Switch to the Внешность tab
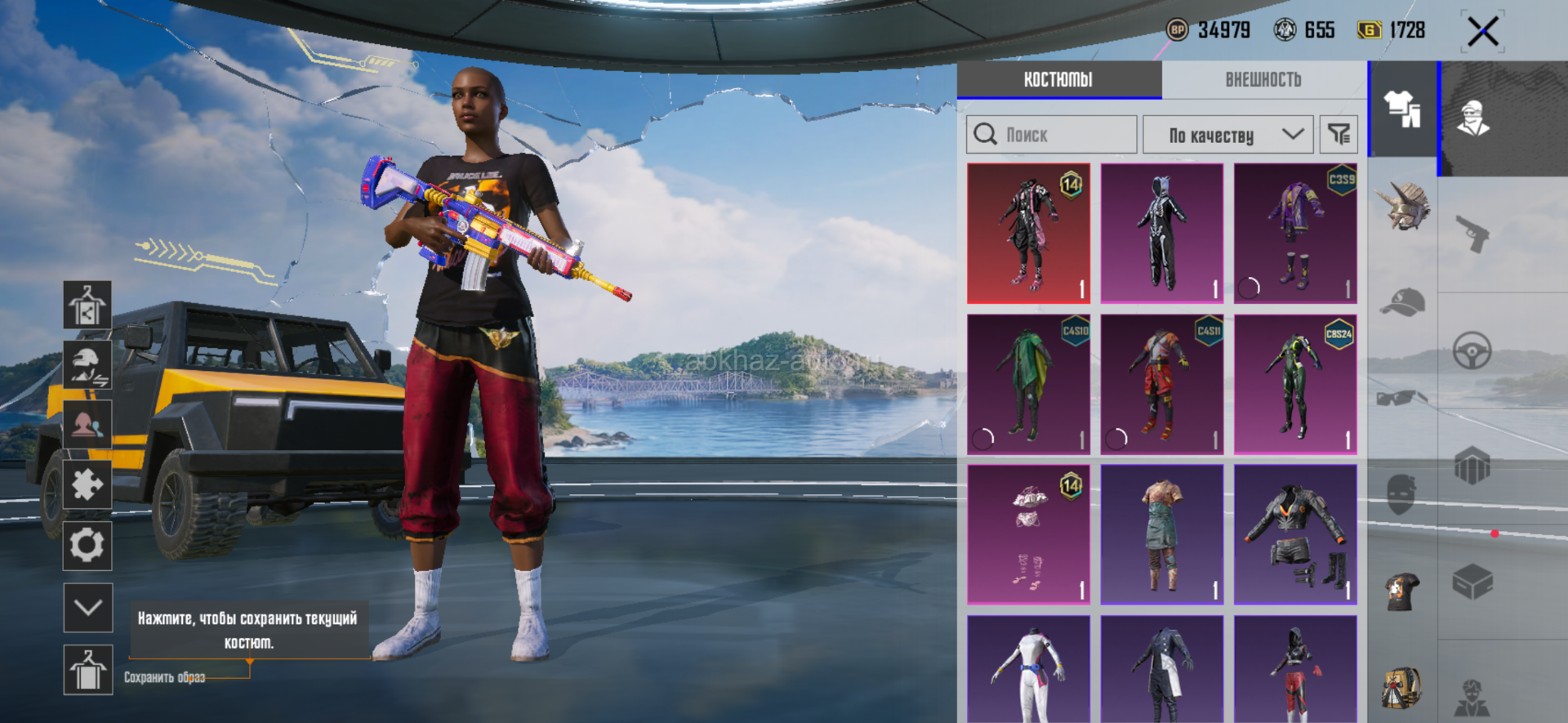 [x=1263, y=79]
